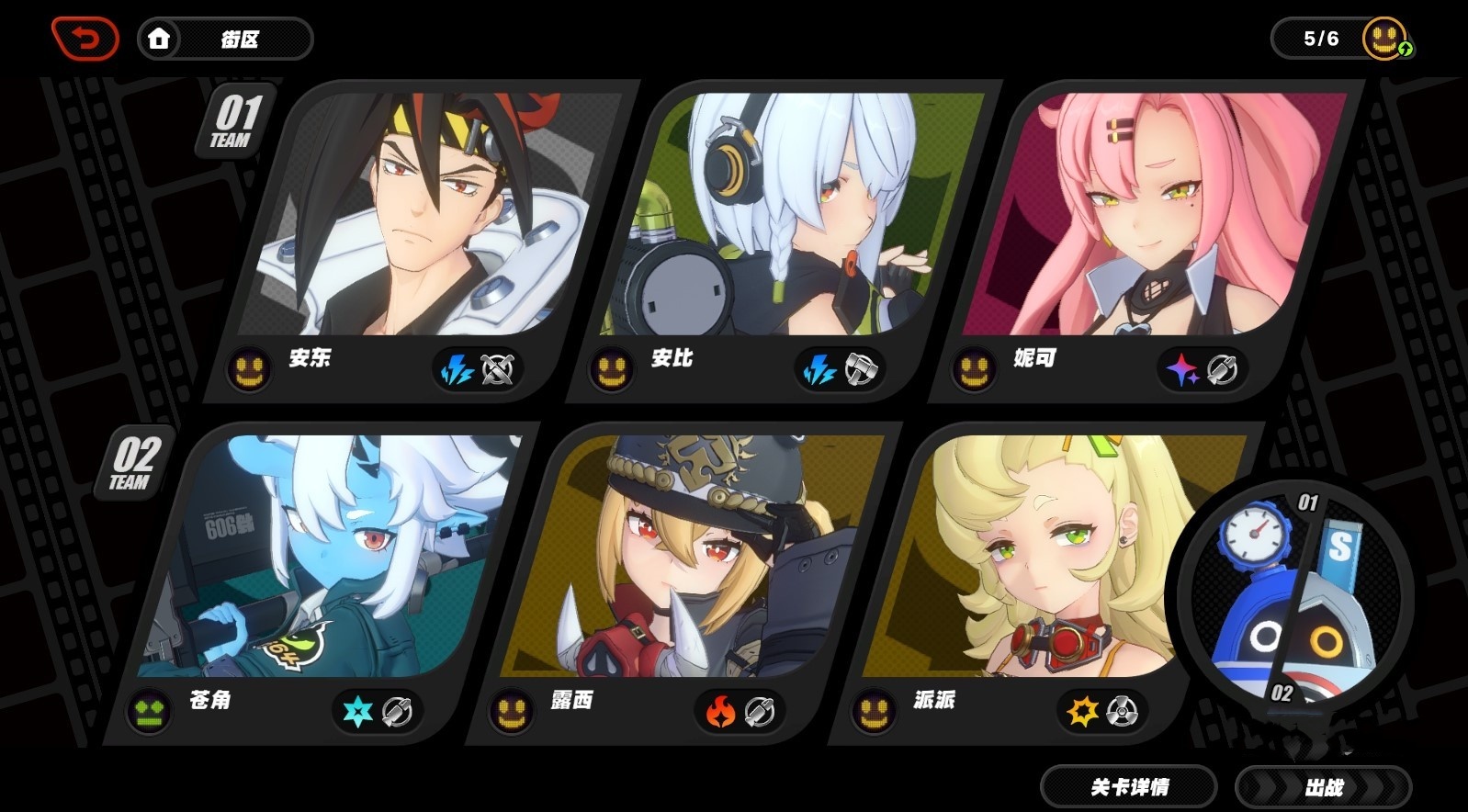1468x812 pixels.
Task: Open the 5/6 smiley counter icon
Action: click(1385, 39)
